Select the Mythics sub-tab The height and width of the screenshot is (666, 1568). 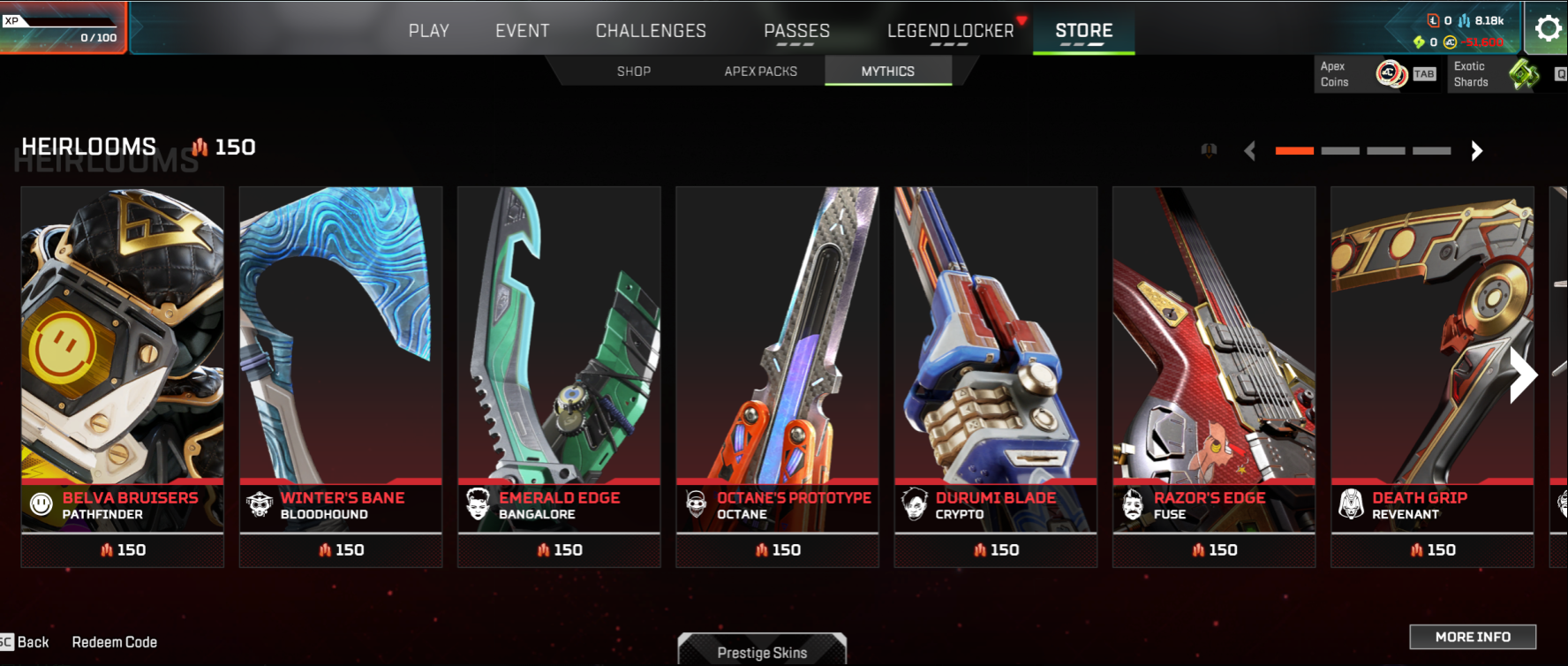887,72
